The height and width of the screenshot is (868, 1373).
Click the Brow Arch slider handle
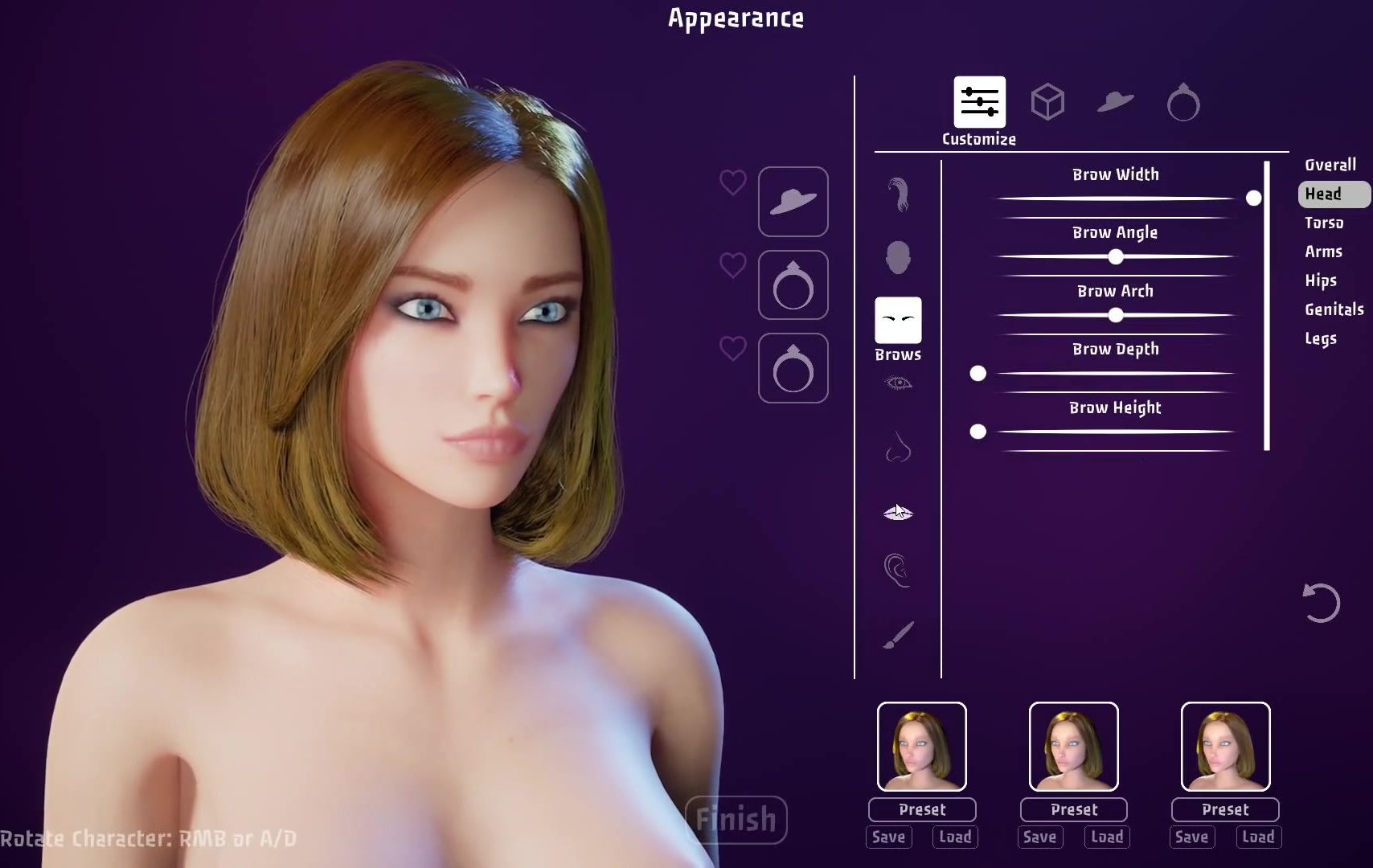pyautogui.click(x=1115, y=315)
